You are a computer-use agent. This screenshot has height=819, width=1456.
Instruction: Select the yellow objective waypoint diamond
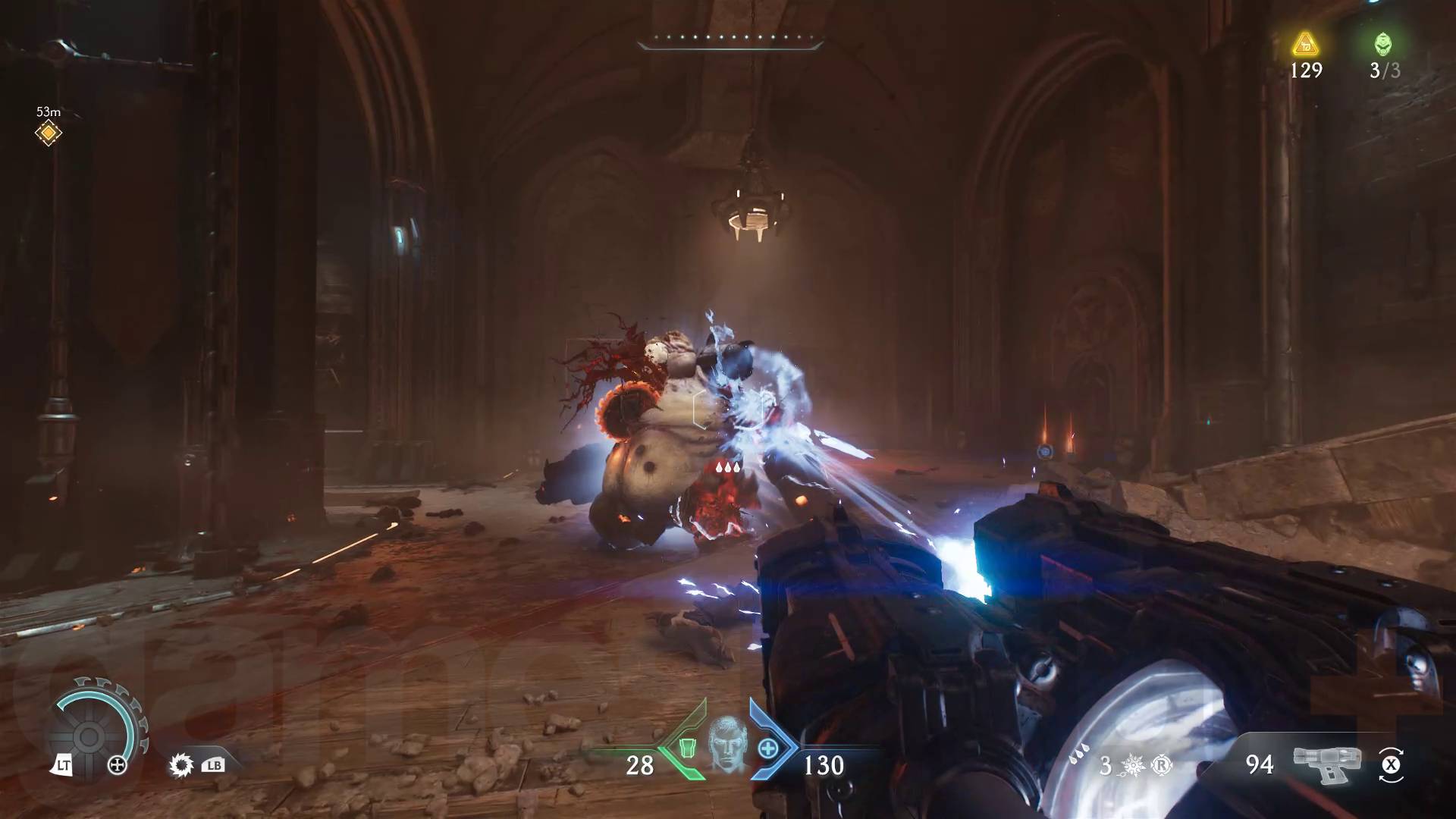pyautogui.click(x=49, y=133)
